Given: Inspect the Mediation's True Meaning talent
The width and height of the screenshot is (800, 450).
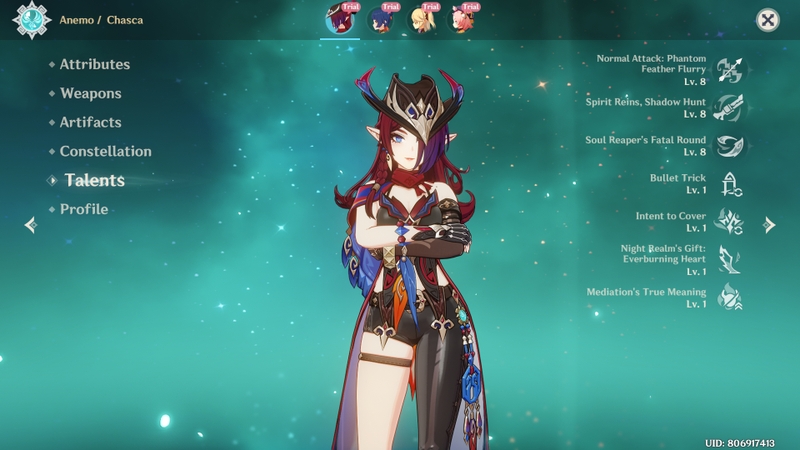Looking at the screenshot, I should coord(730,298).
